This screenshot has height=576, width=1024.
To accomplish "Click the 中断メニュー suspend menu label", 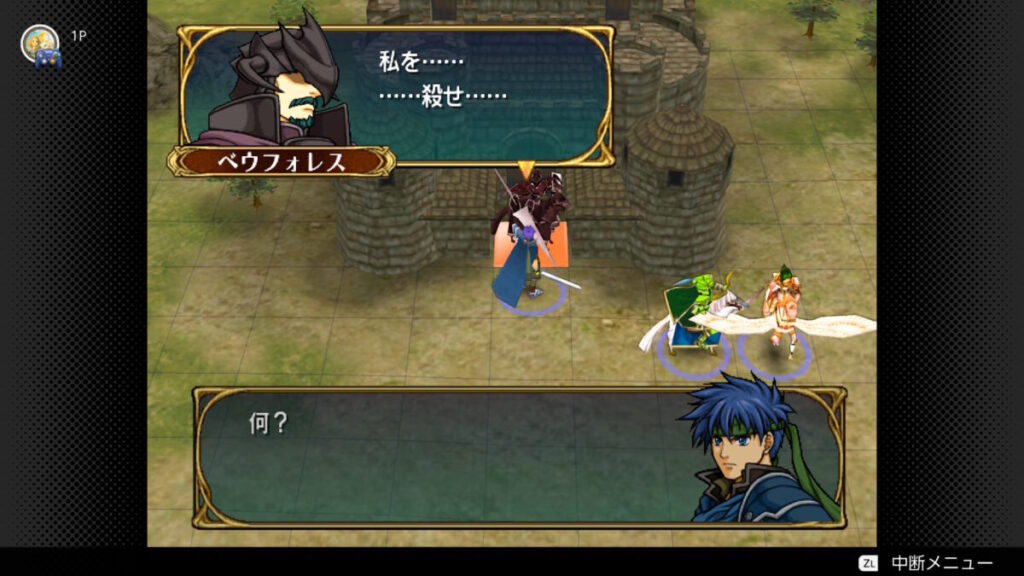I will [941, 563].
